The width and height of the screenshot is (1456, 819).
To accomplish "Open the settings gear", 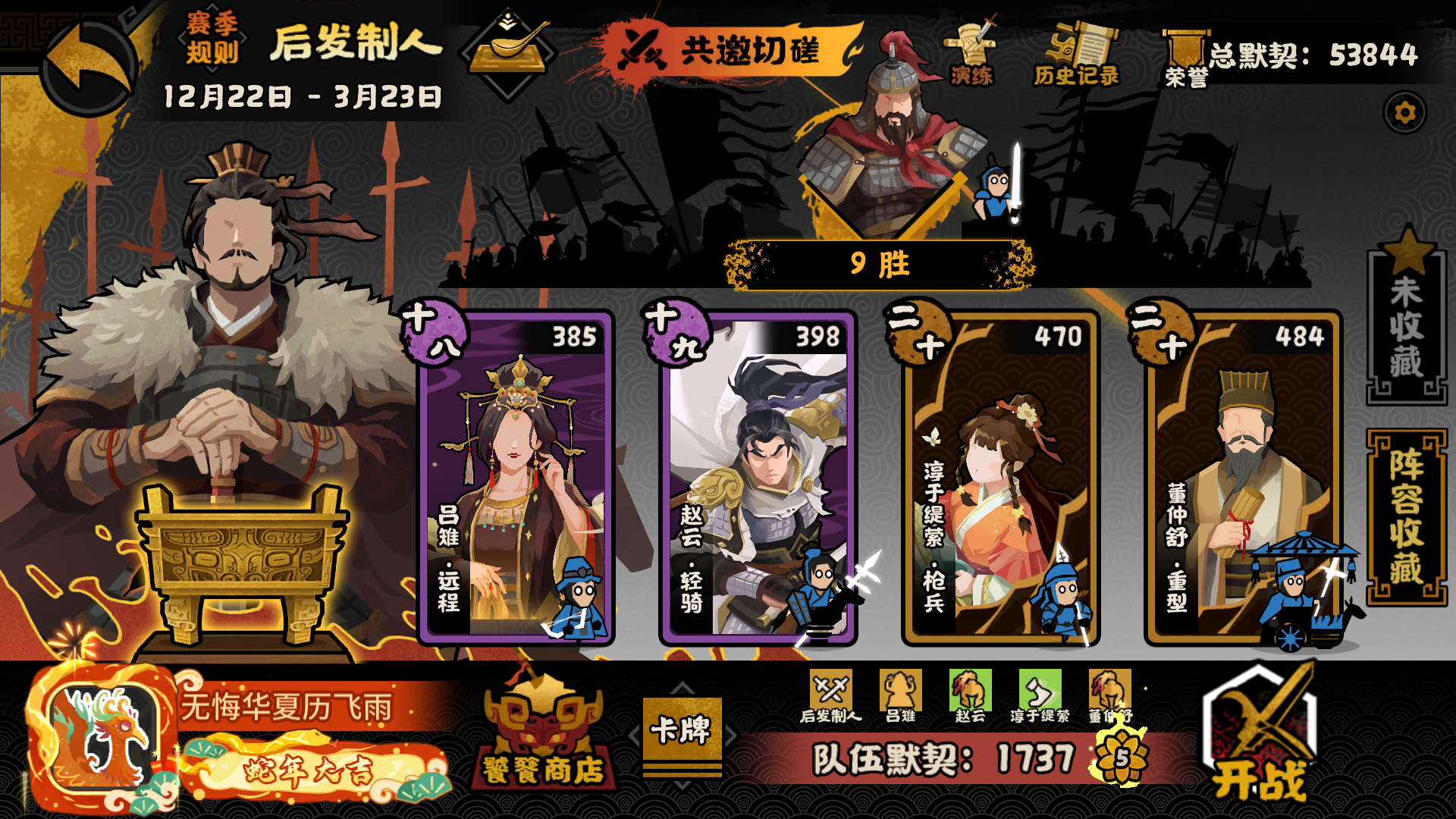I will tap(1404, 112).
